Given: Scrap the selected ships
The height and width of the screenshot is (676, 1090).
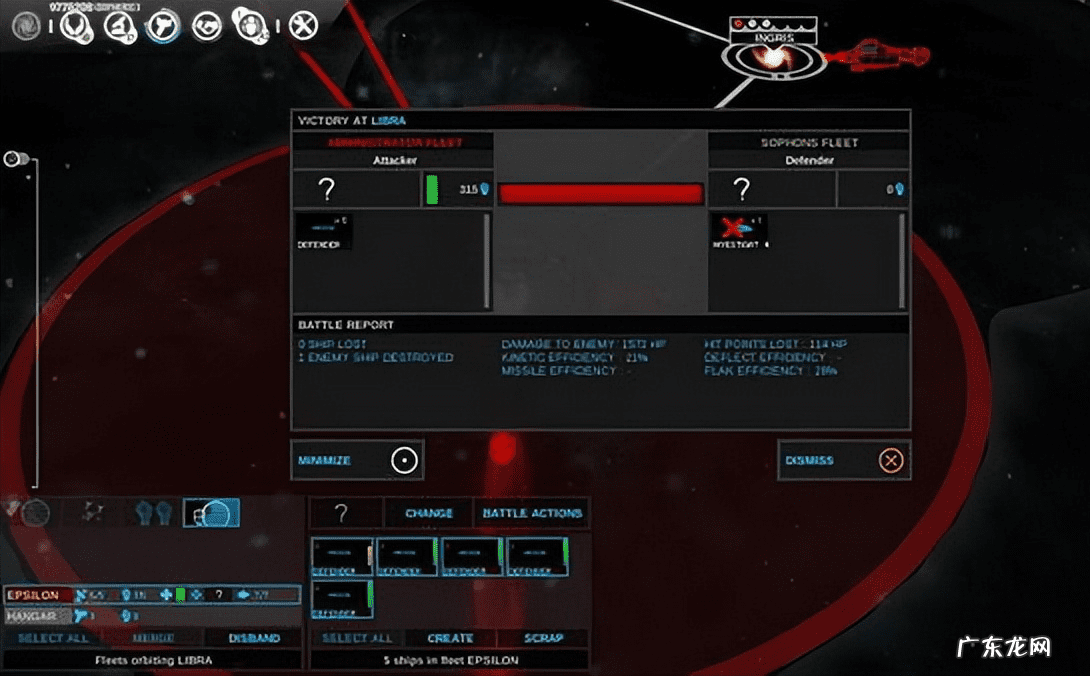Looking at the screenshot, I should [x=543, y=638].
